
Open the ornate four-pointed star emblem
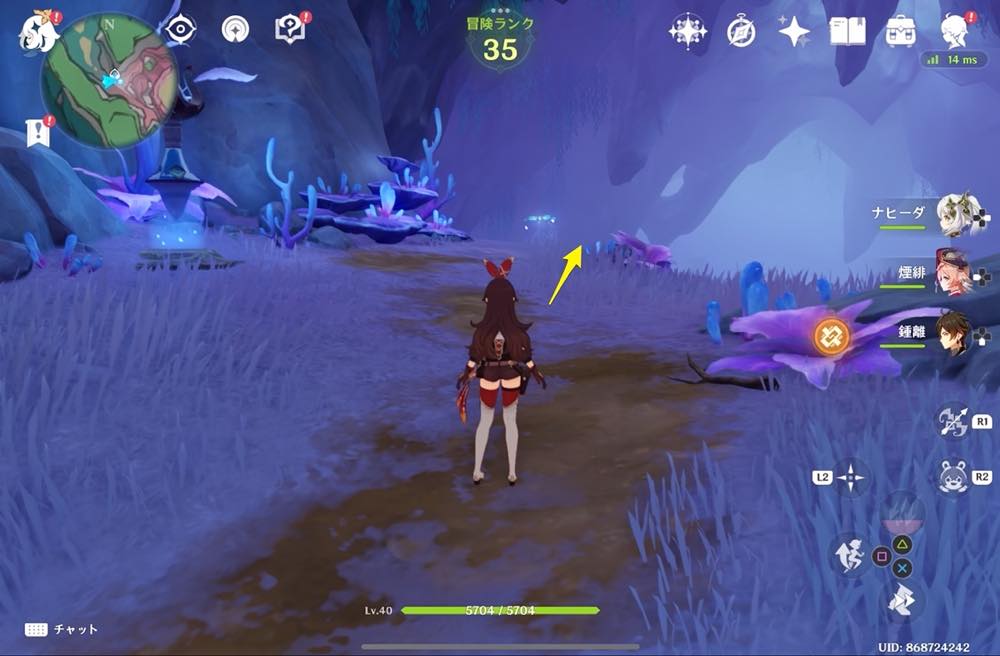point(688,31)
